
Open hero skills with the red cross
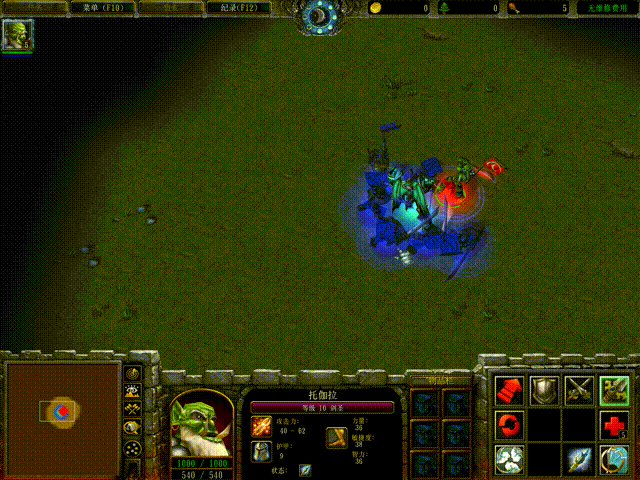point(614,425)
